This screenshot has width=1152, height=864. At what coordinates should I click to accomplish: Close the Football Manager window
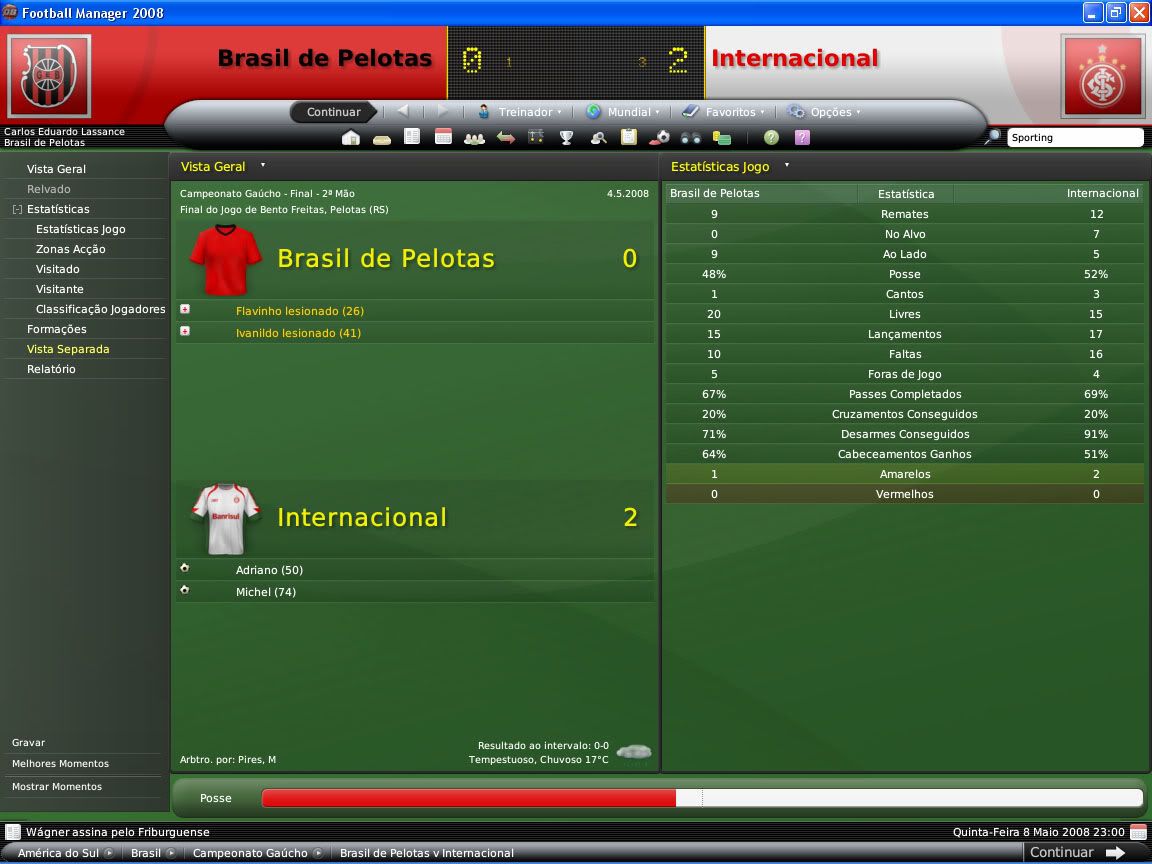tap(1138, 13)
